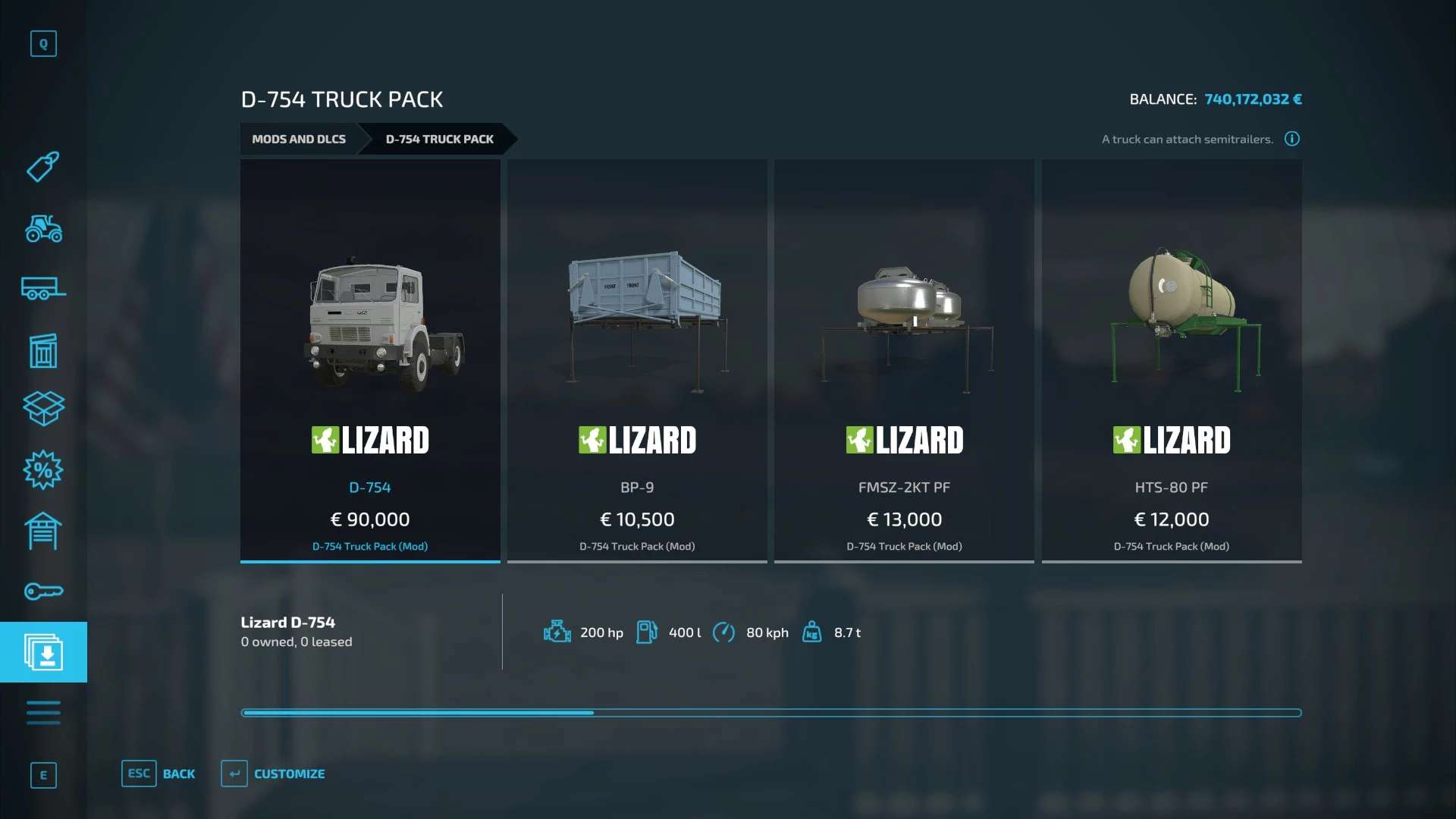Click the info icon beside truck description
This screenshot has height=819, width=1456.
tap(1292, 139)
